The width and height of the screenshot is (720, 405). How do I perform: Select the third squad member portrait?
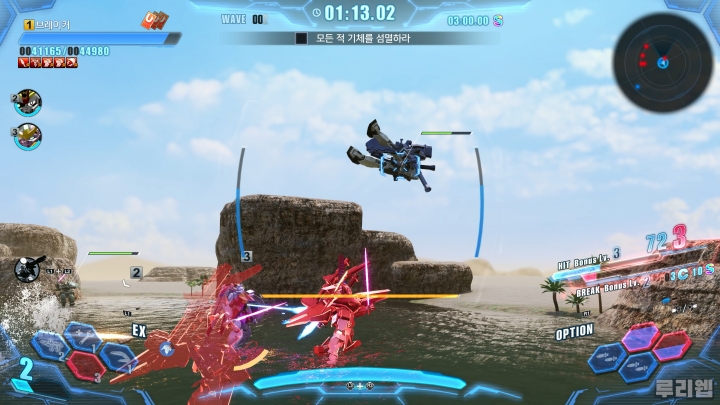pos(27,135)
